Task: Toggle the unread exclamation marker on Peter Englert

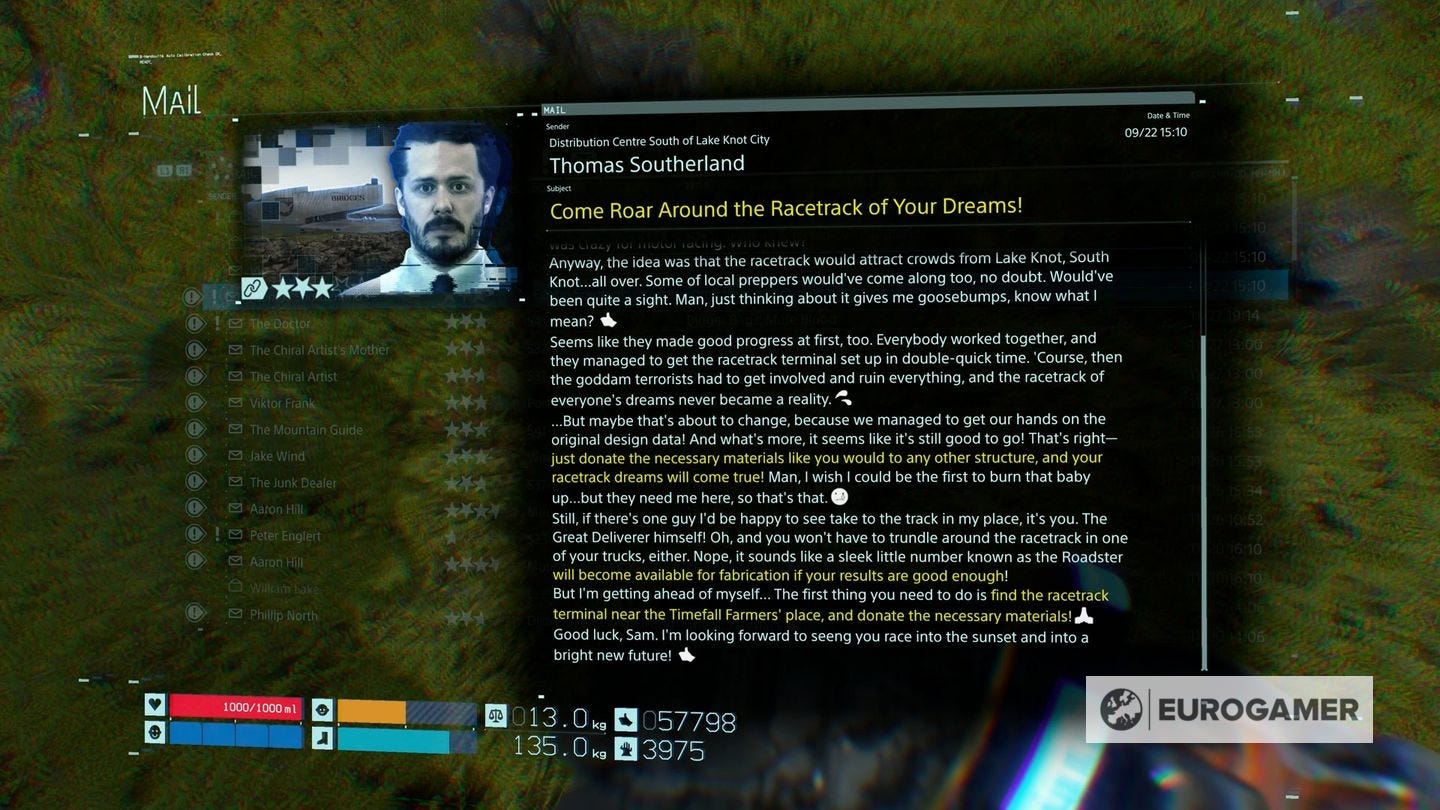Action: click(217, 534)
